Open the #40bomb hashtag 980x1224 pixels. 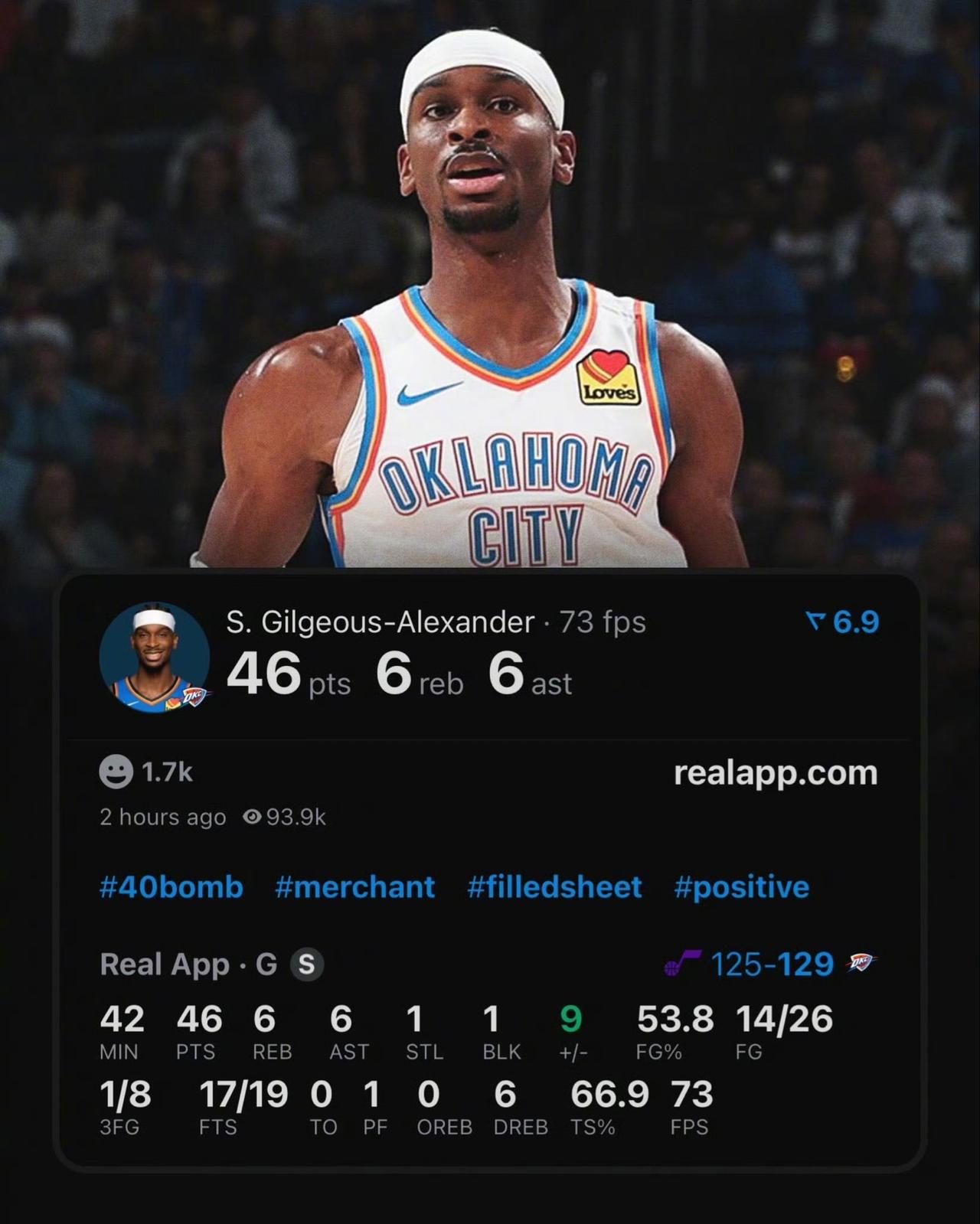[x=170, y=886]
